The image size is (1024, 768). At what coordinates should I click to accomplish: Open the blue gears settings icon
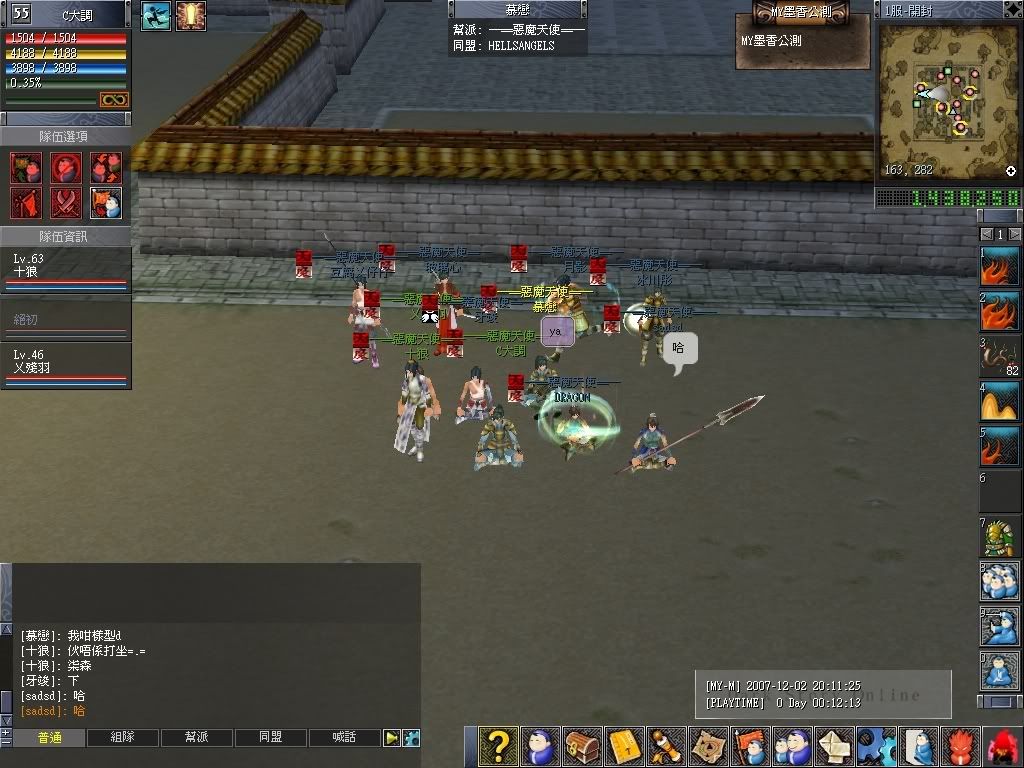[878, 746]
